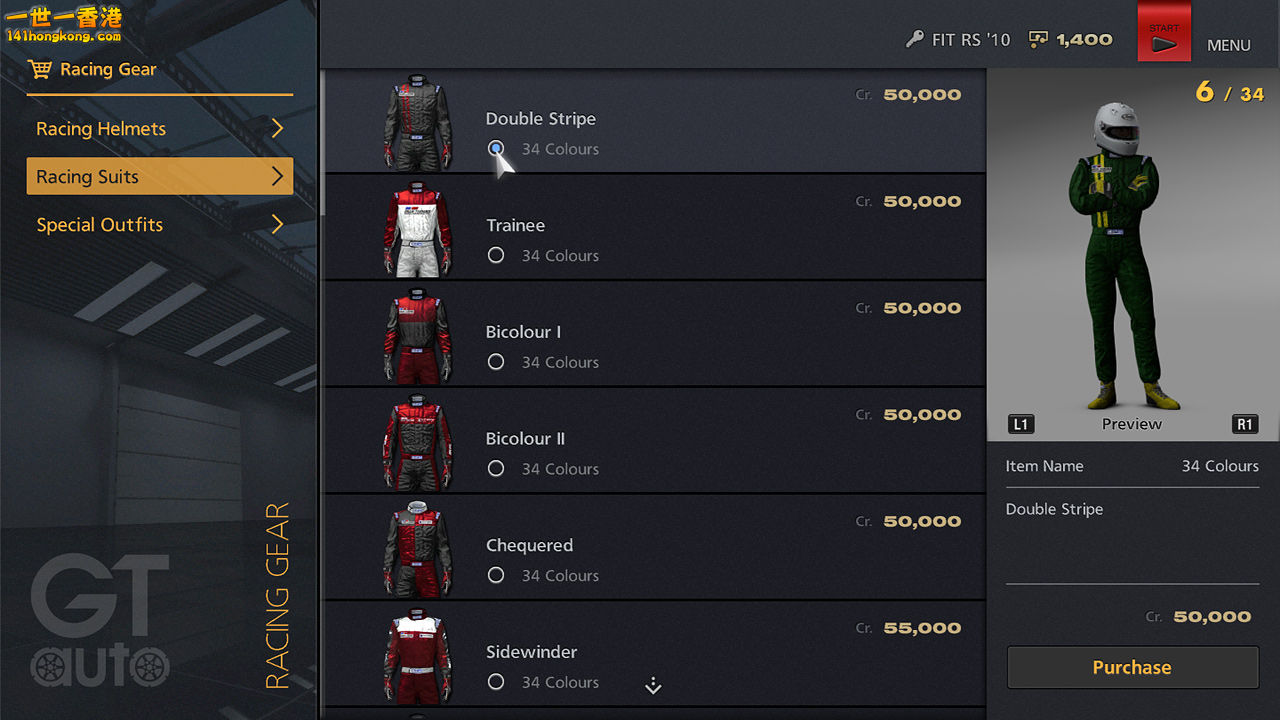This screenshot has height=720, width=1280.
Task: Select the Chequered radio button
Action: click(496, 575)
